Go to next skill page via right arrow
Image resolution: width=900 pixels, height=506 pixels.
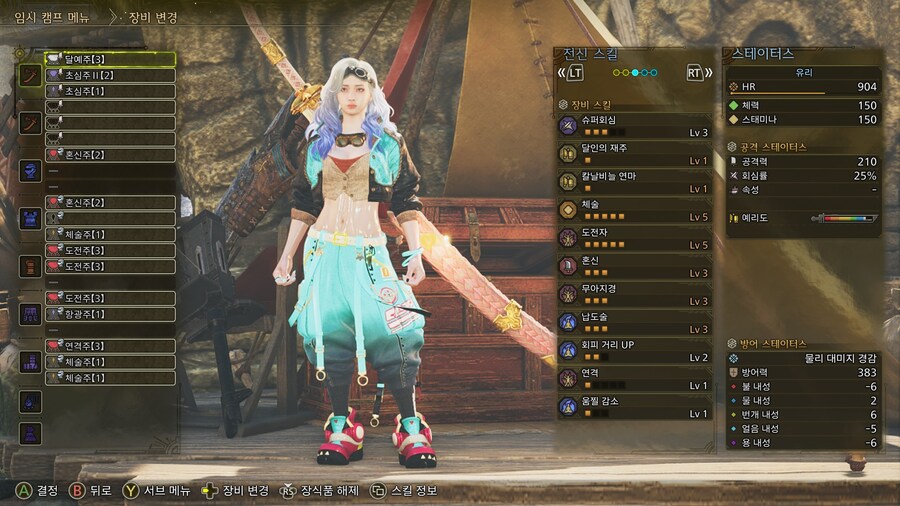(x=699, y=73)
